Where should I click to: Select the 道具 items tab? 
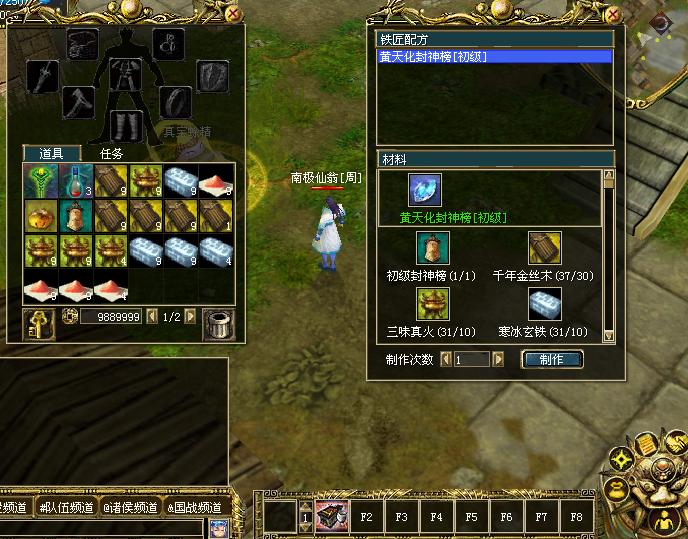(x=52, y=154)
